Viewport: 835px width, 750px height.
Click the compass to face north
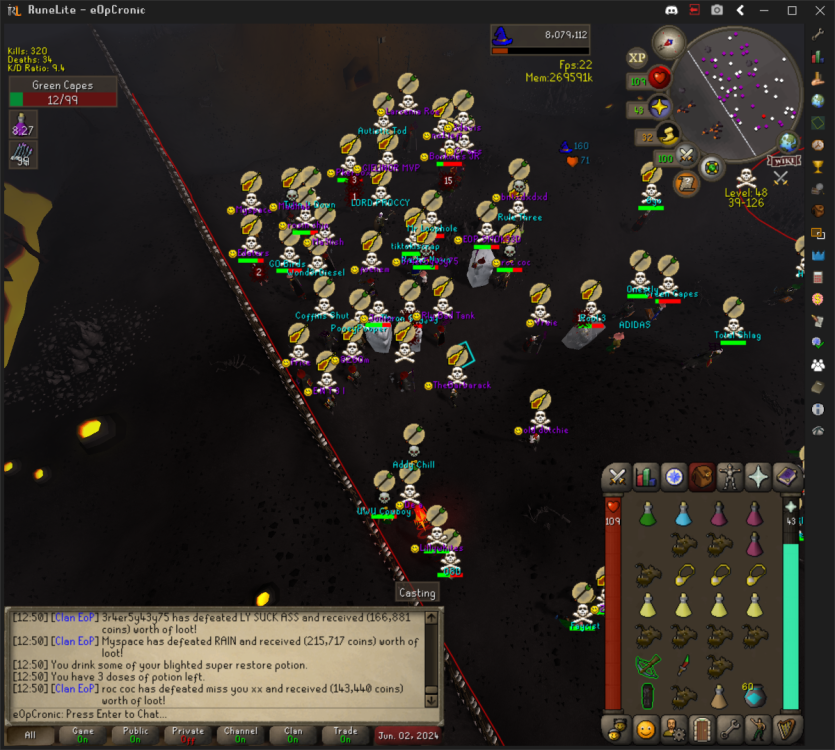tap(668, 42)
